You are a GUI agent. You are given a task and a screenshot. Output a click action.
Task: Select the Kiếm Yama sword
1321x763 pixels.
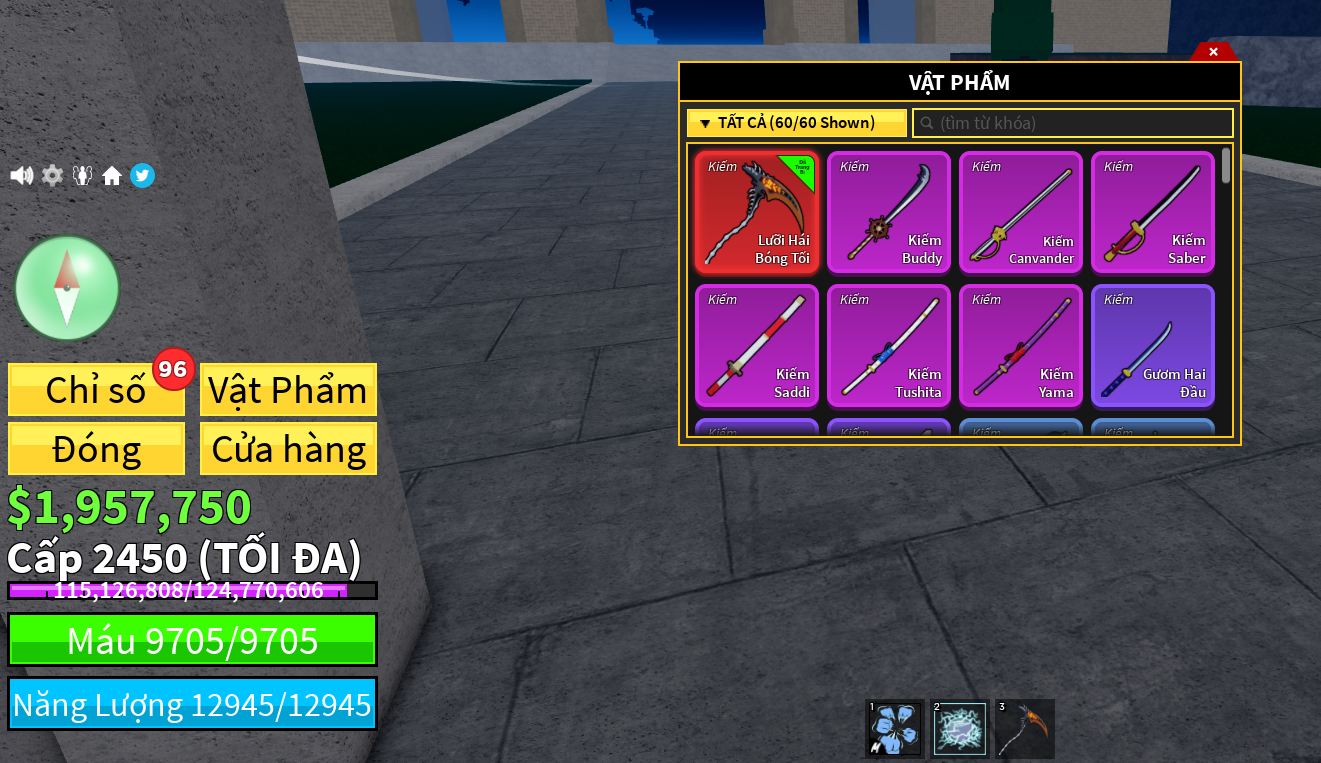click(1020, 345)
